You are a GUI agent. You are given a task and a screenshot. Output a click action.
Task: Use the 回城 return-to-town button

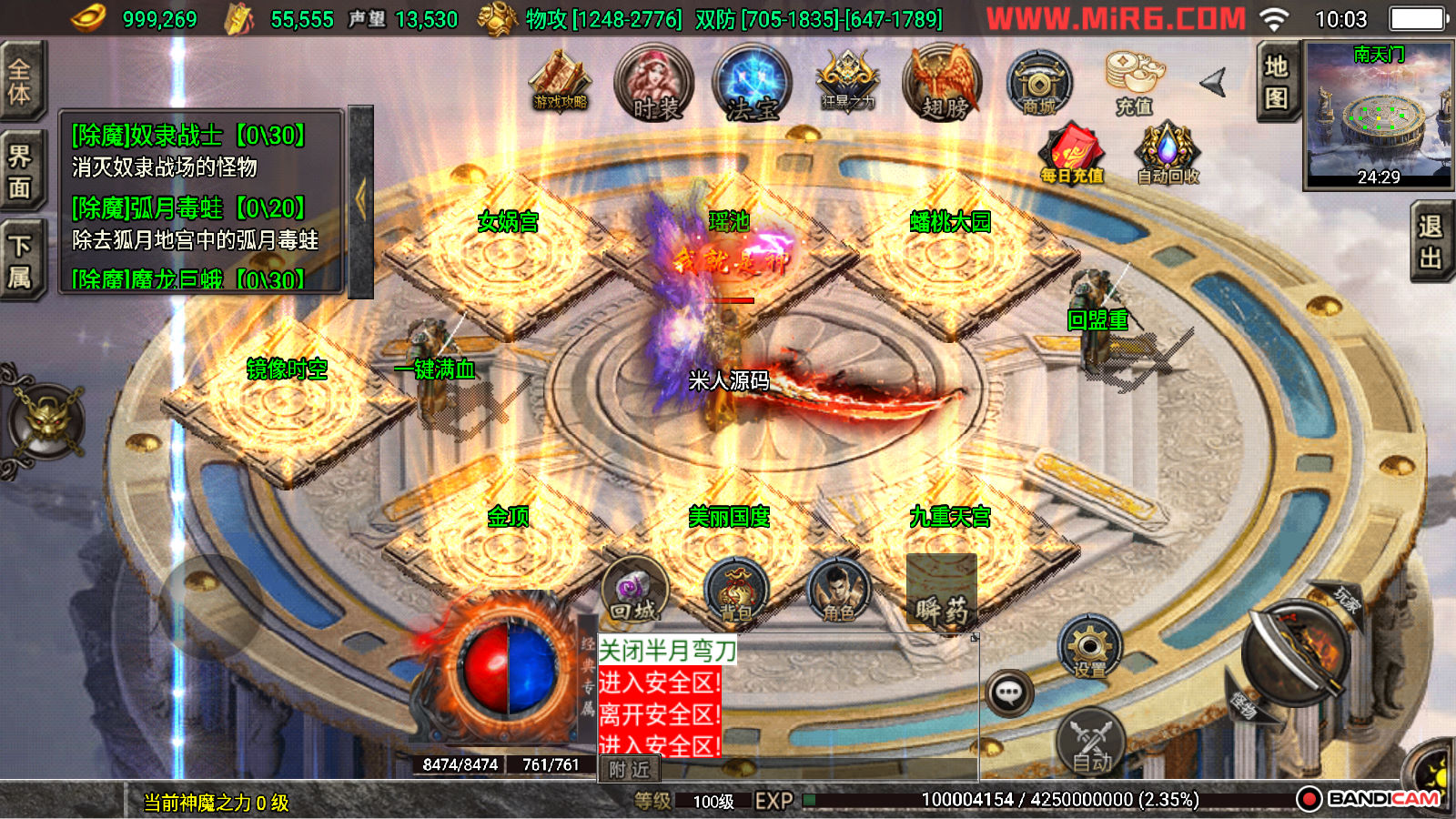coord(634,590)
